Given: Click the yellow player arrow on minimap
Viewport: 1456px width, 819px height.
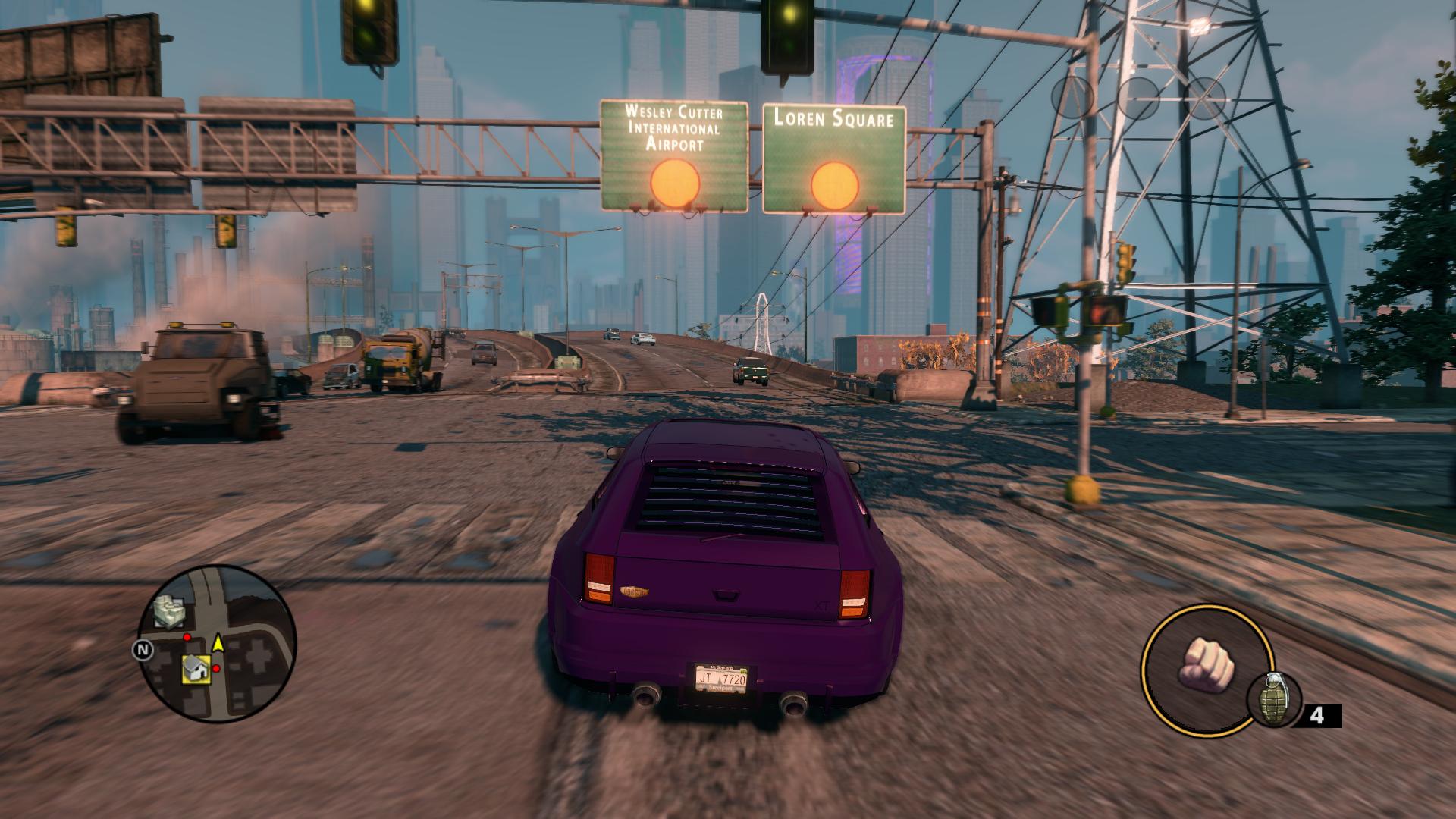Looking at the screenshot, I should [218, 644].
